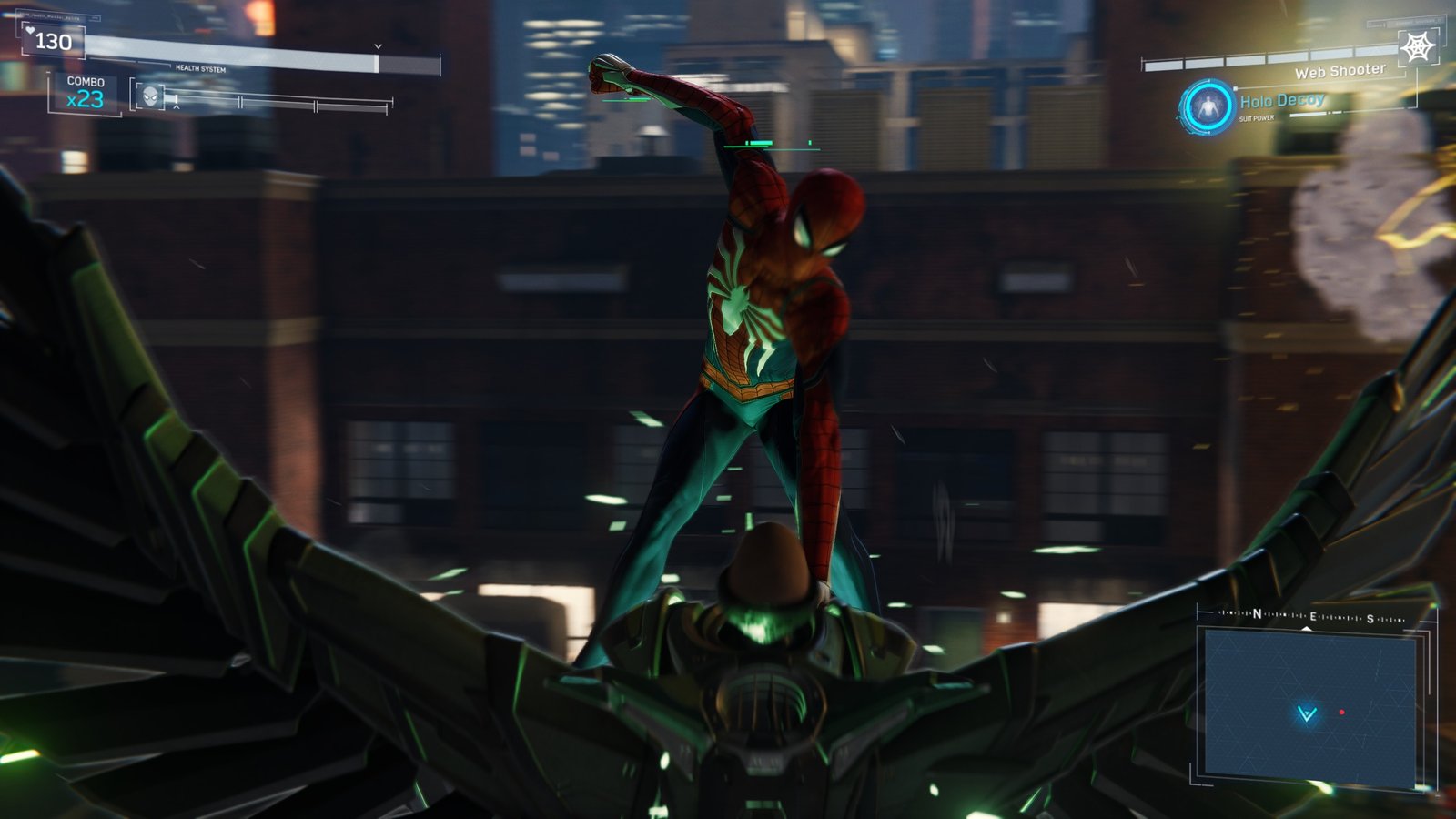Select the Health System label
The image size is (1456, 819).
tap(200, 68)
